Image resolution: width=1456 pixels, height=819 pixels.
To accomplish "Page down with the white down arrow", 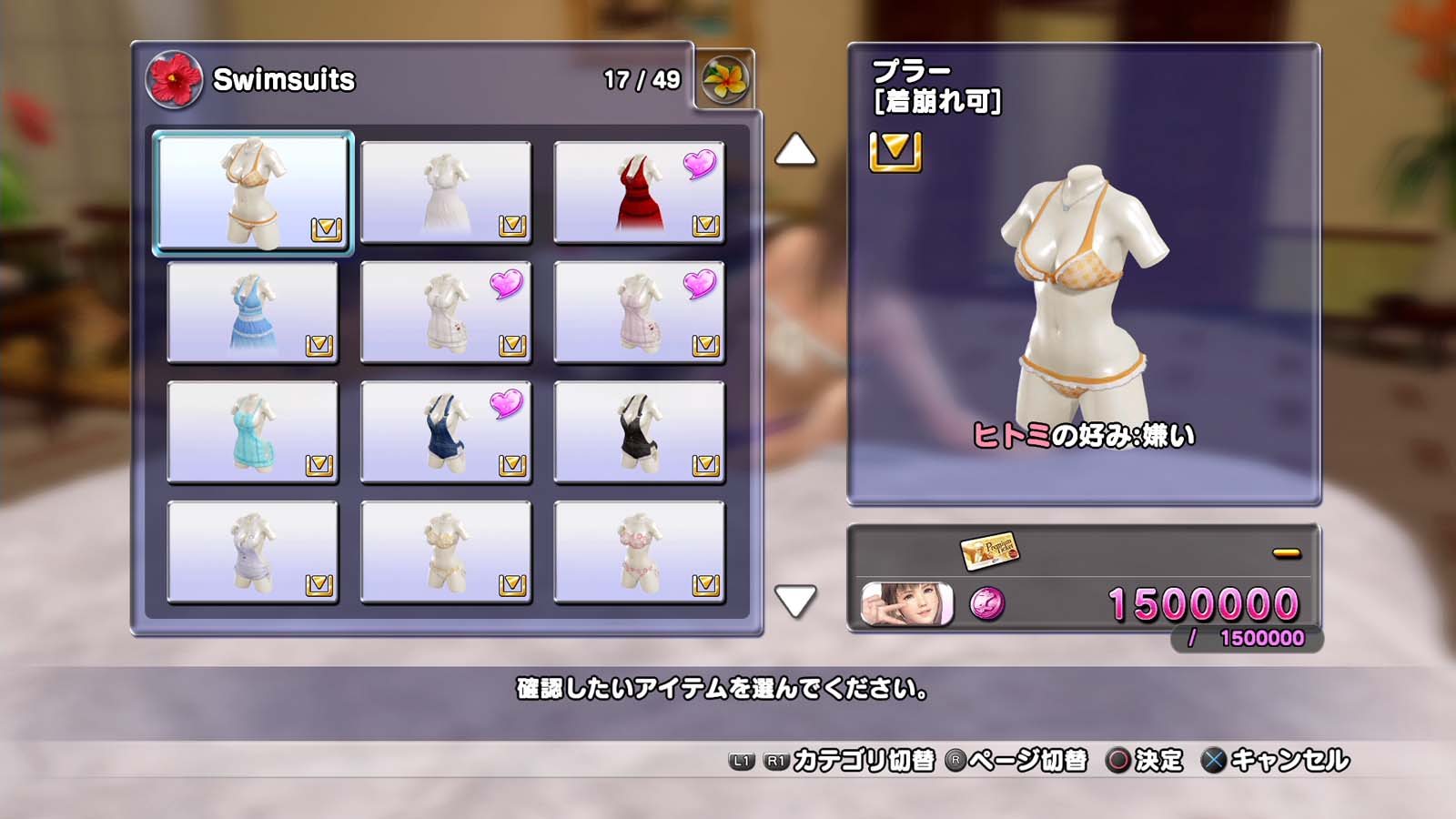I will 794,601.
